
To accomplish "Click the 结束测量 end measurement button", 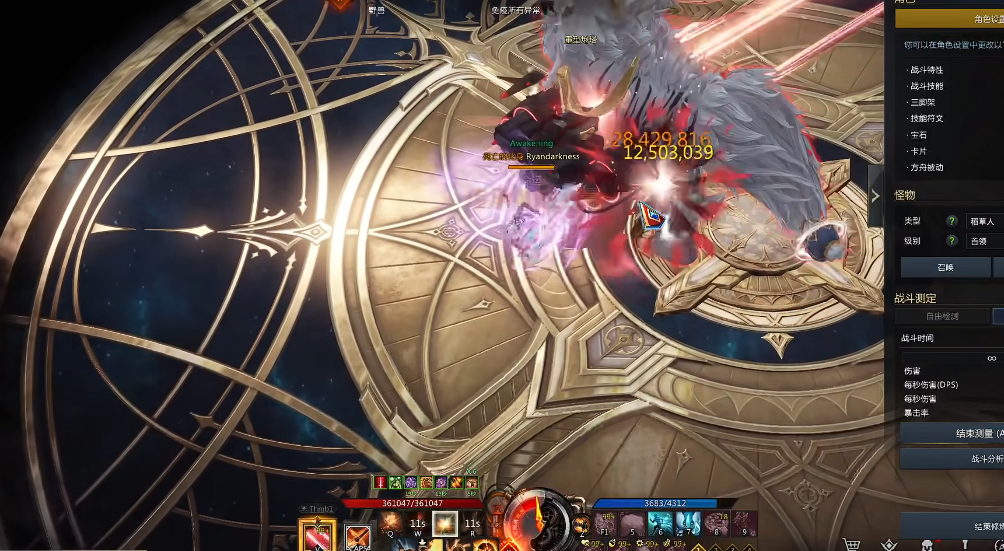I will (x=951, y=433).
